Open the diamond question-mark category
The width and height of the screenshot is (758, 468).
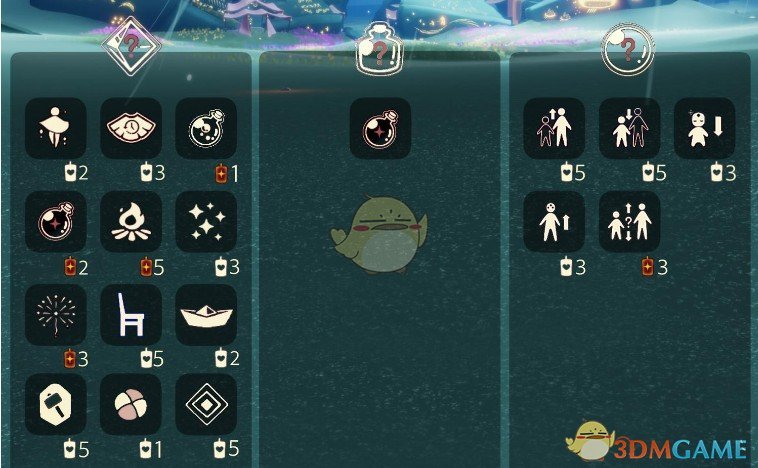[x=132, y=45]
